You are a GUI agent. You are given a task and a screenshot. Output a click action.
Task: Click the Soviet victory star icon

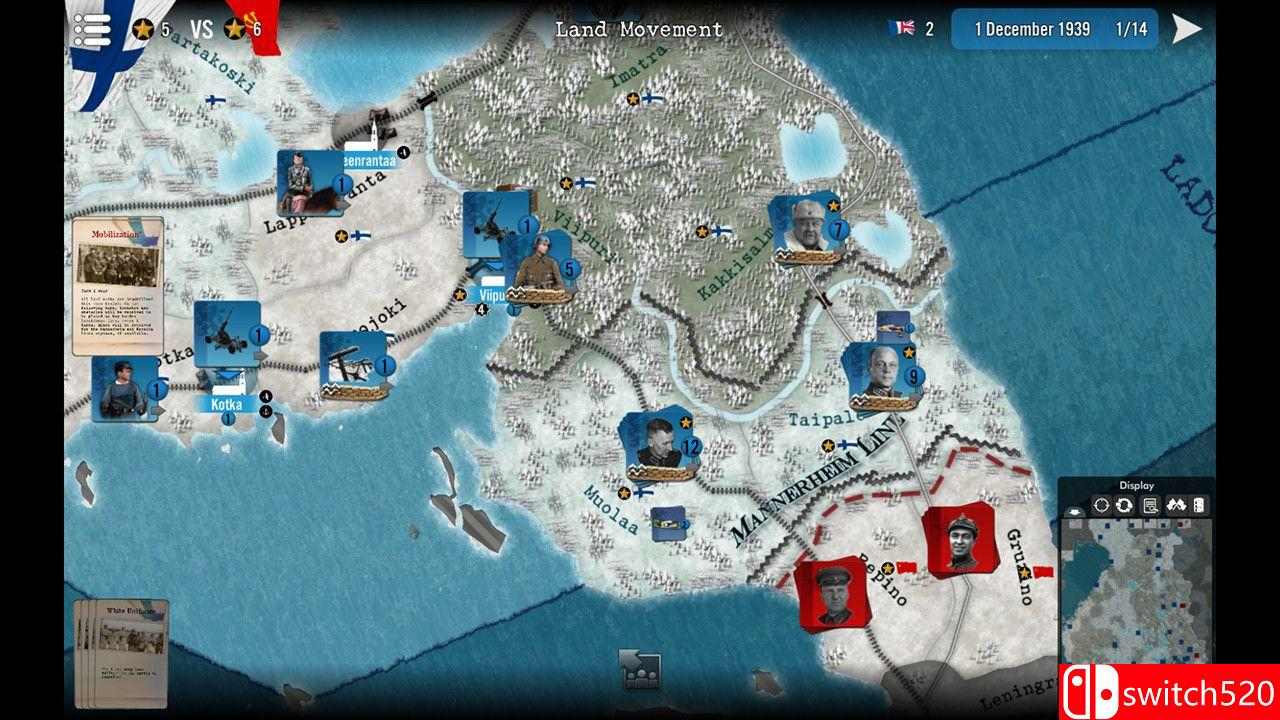coord(235,28)
